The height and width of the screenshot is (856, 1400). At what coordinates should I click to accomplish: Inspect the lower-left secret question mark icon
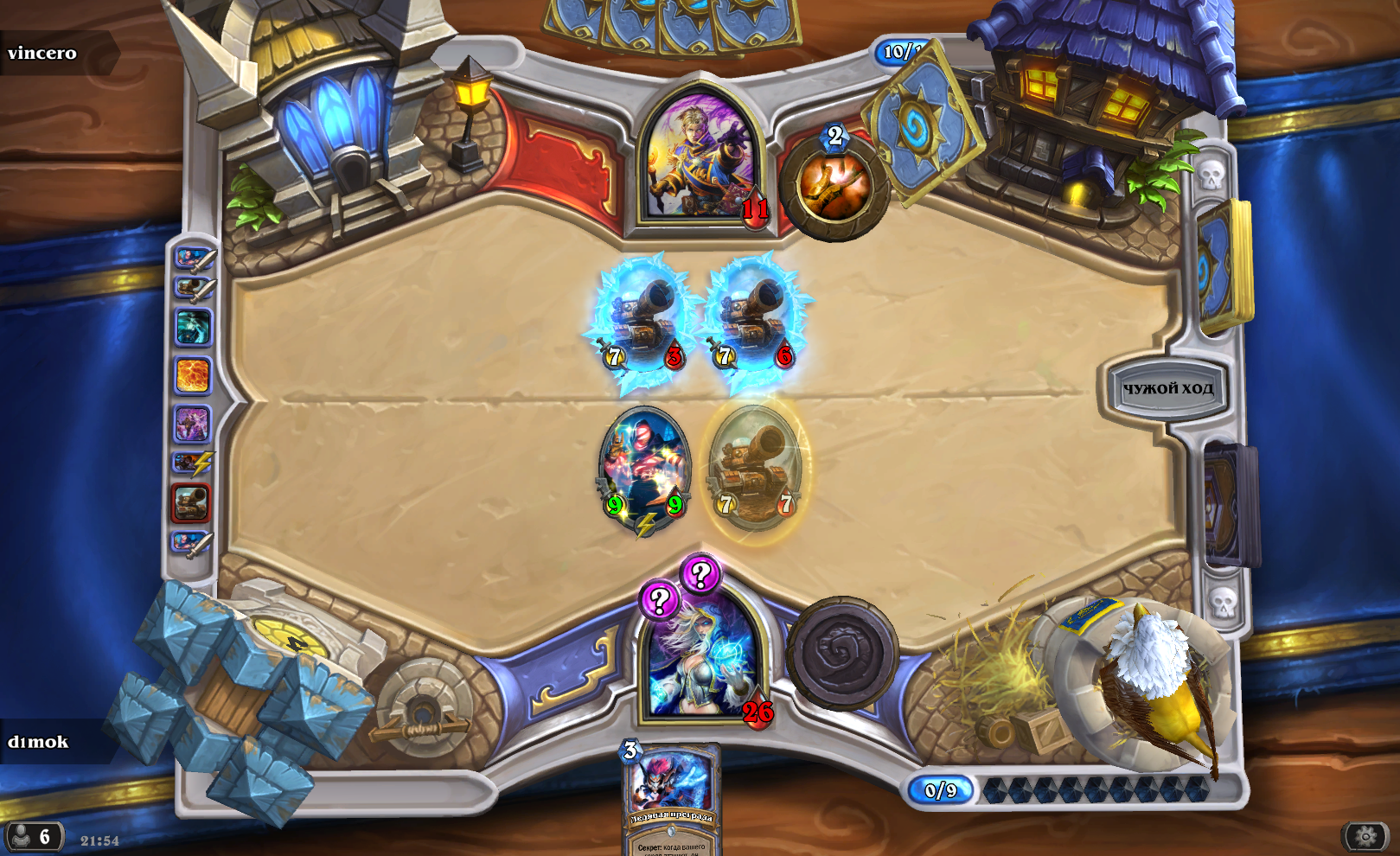659,599
